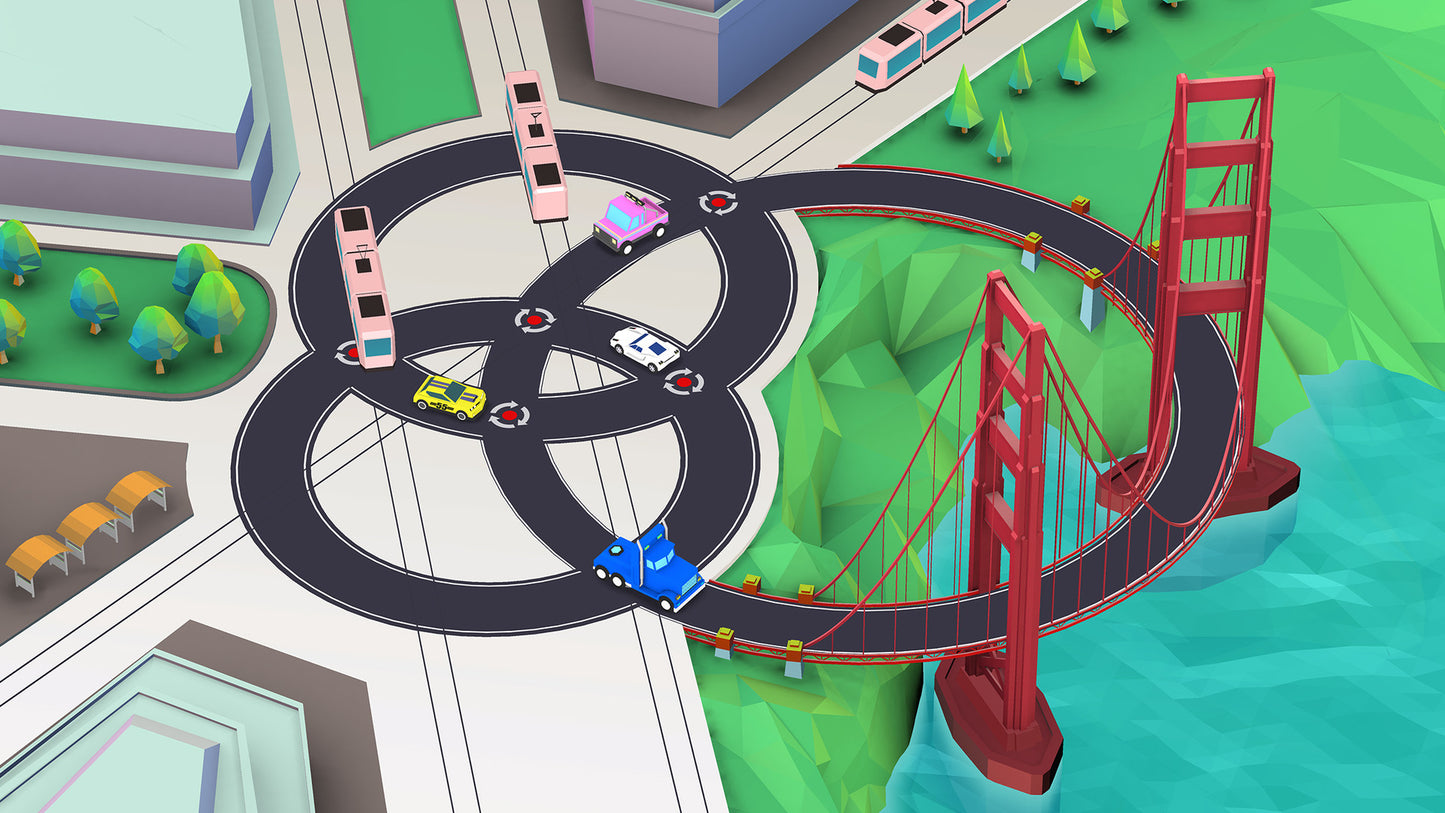
Task: Toggle the junction switch touching the pink tram
Action: 349,352
